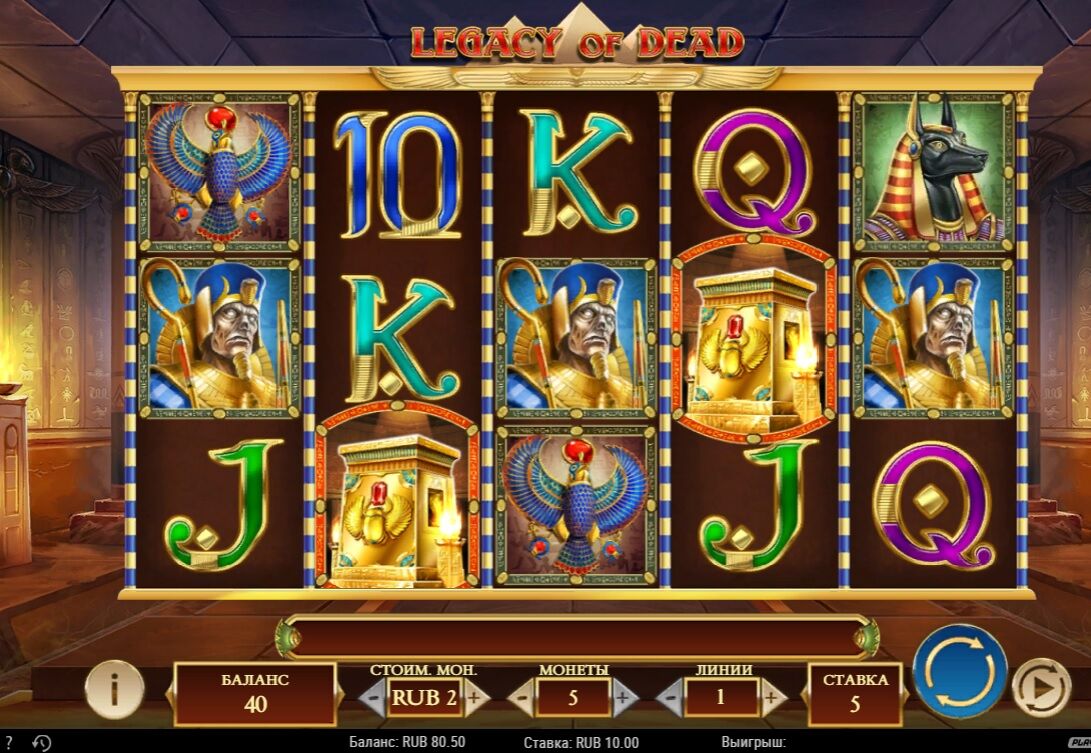Viewport: 1091px width, 753px height.
Task: Add more paylines (ЛИНИИ plus)
Action: point(769,697)
